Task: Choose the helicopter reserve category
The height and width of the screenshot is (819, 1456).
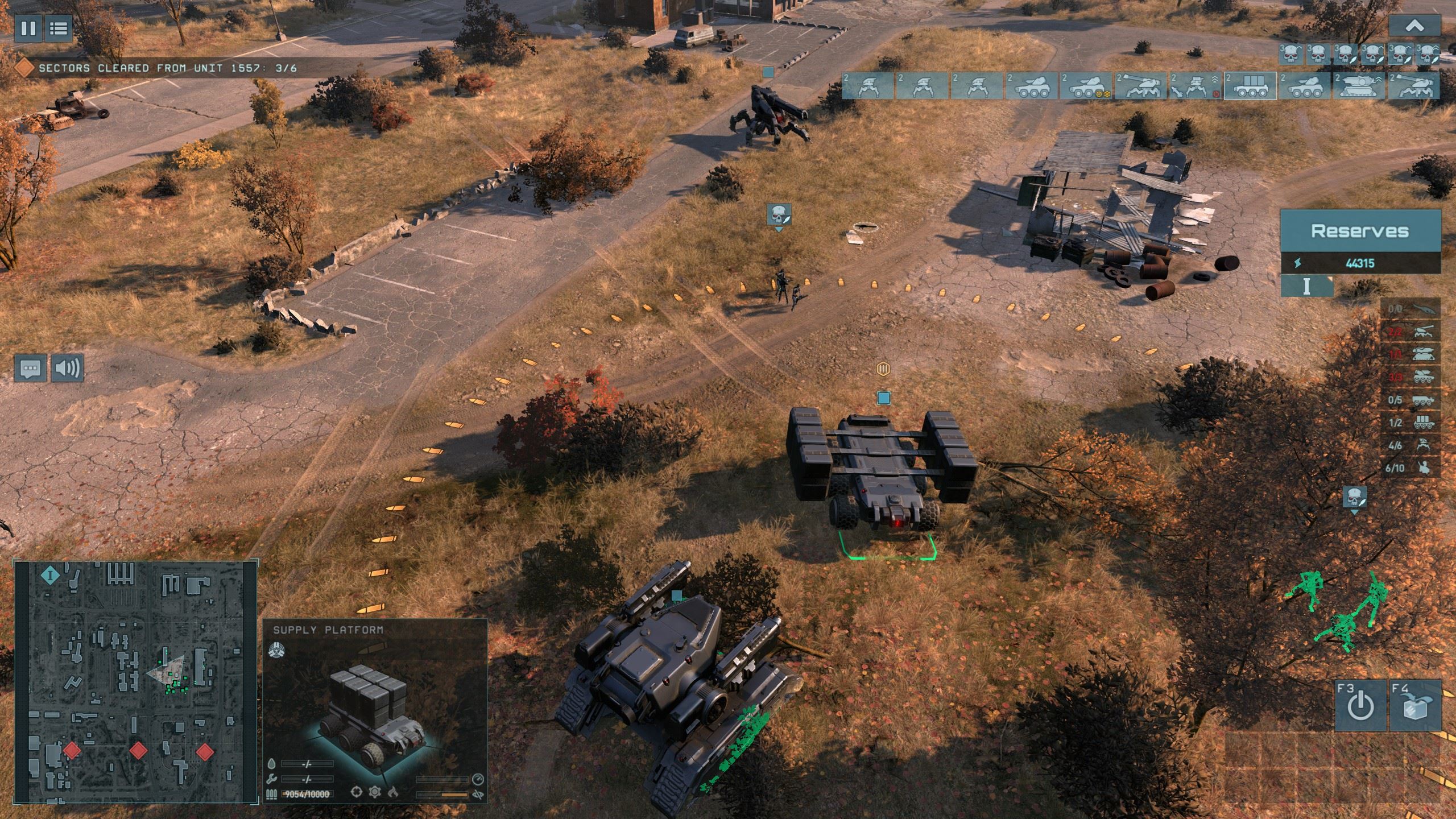Action: click(x=1410, y=309)
